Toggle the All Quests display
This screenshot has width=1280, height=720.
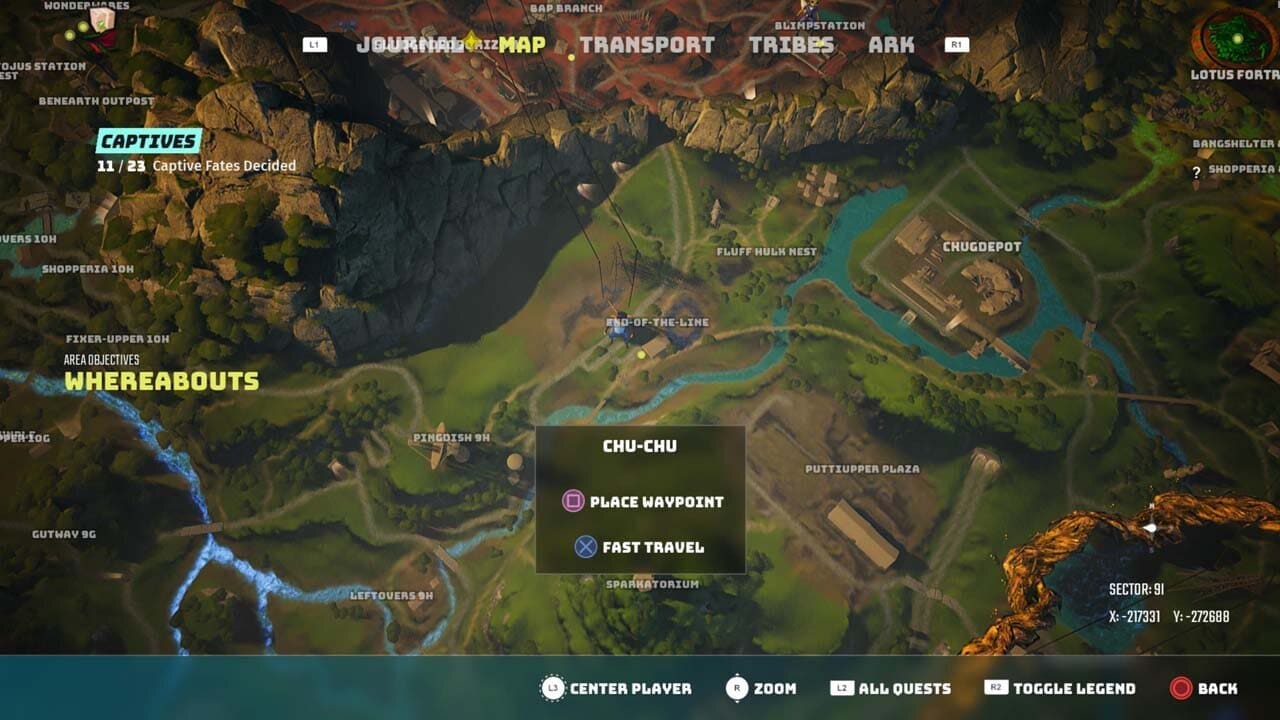click(903, 689)
